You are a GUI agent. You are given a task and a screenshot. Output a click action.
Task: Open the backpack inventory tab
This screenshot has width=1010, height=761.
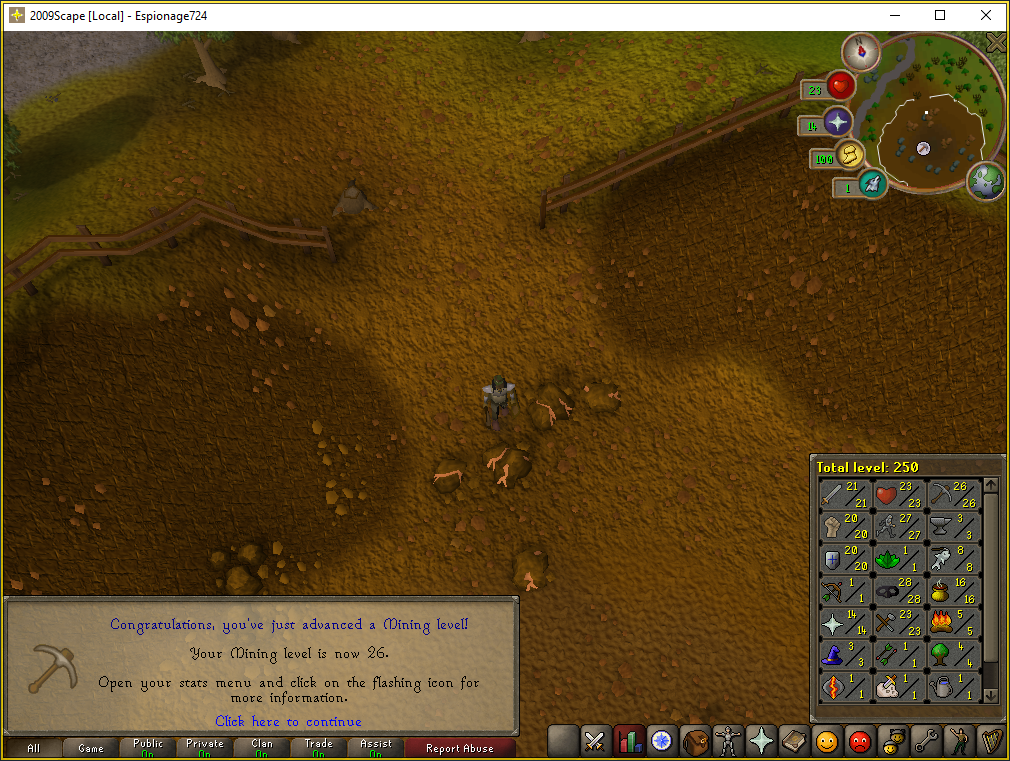coord(695,741)
